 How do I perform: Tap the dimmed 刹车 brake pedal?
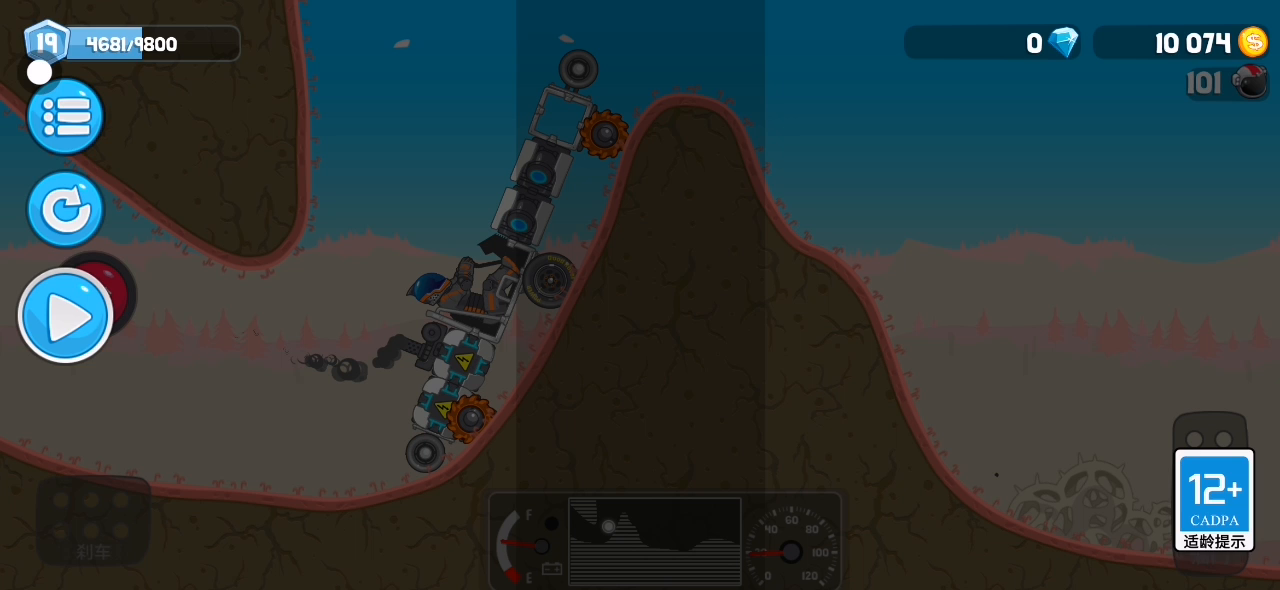click(93, 521)
